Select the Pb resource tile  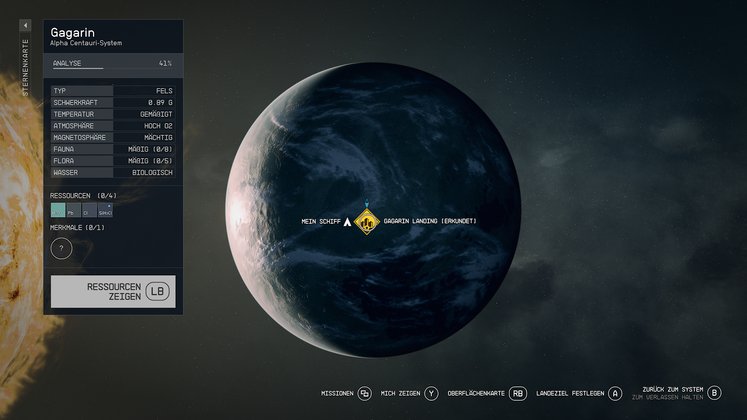pos(74,211)
